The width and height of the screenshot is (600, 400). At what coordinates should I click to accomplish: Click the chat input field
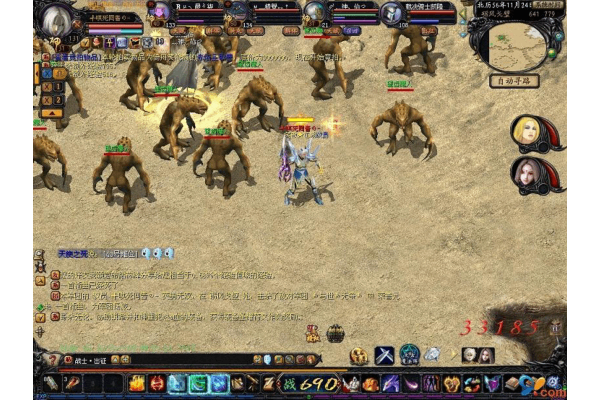pyautogui.click(x=150, y=359)
